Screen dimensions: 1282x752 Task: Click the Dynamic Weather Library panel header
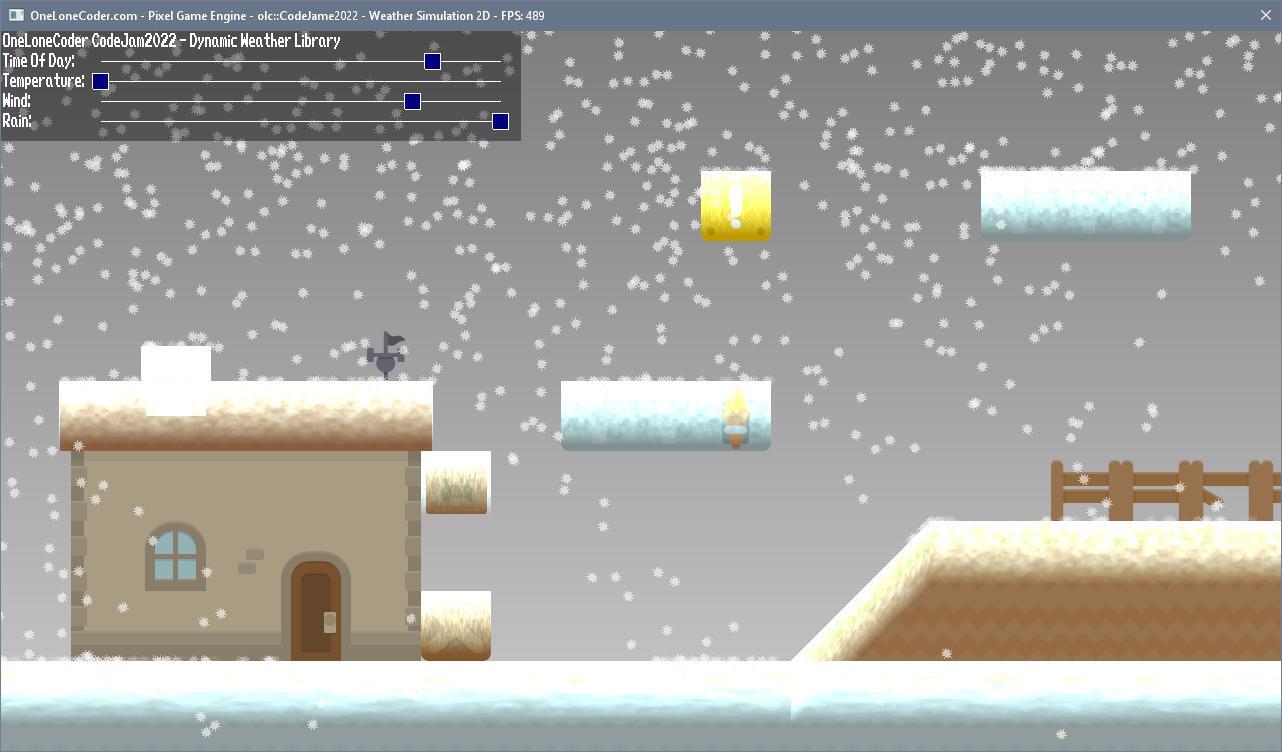pyautogui.click(x=170, y=40)
